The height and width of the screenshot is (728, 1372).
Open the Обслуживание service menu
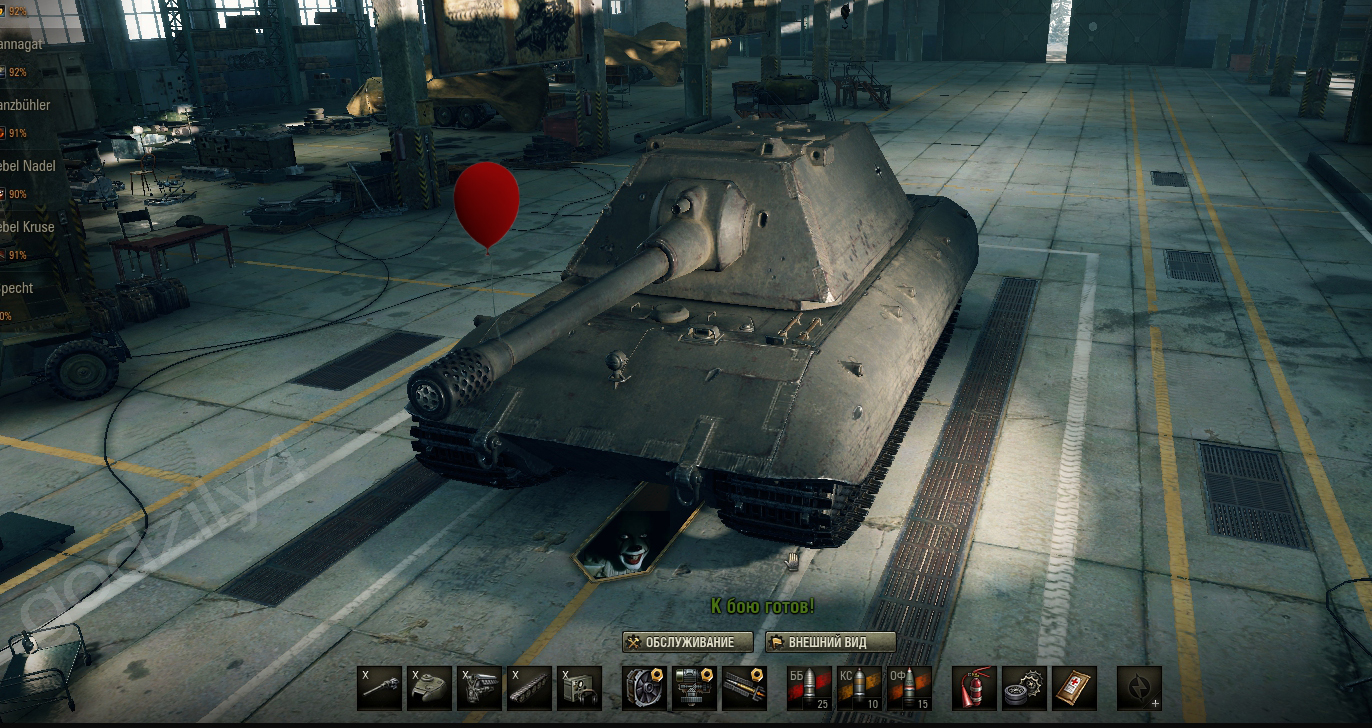point(687,642)
